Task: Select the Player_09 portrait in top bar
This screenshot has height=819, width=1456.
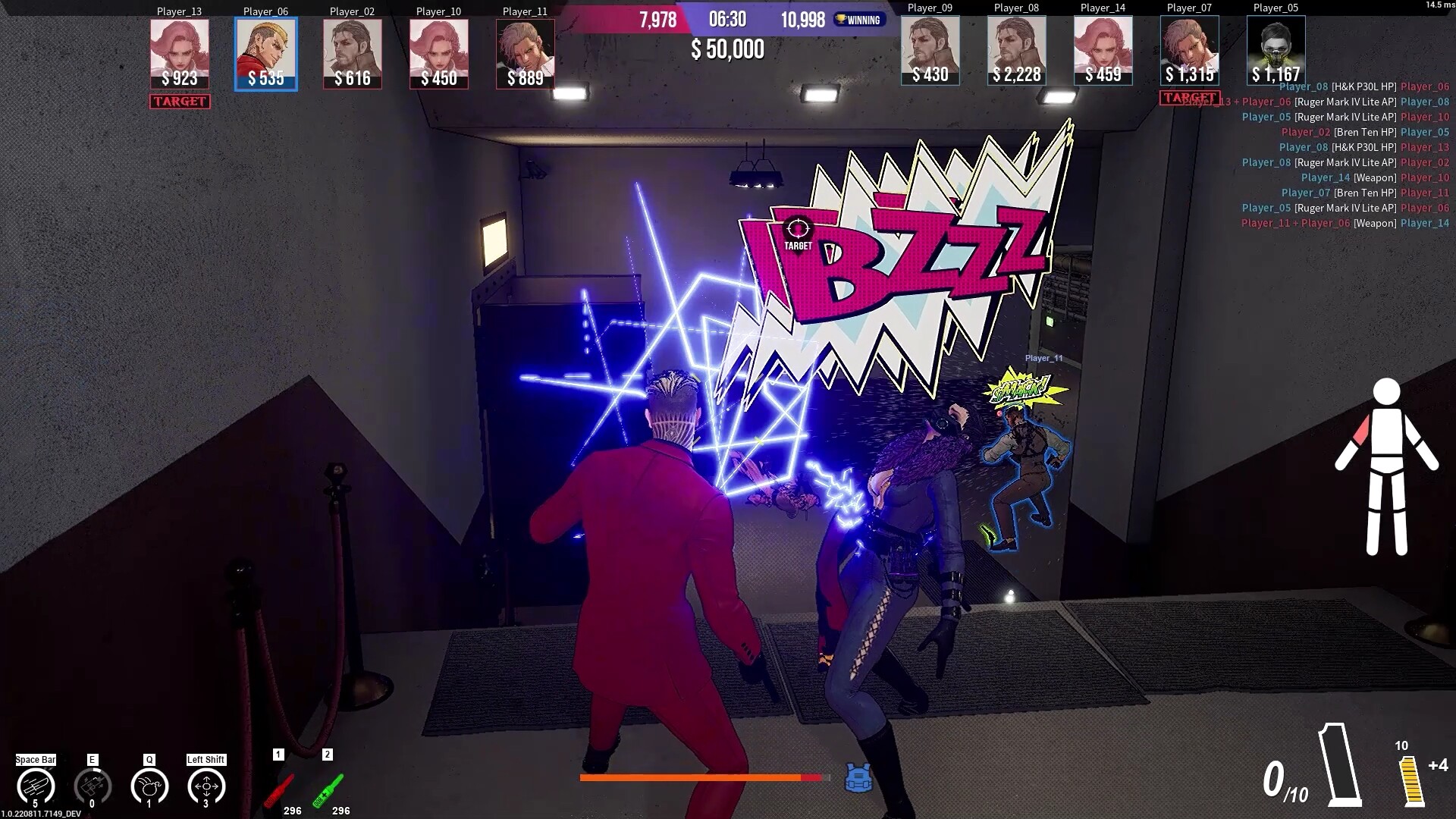Action: click(x=929, y=49)
